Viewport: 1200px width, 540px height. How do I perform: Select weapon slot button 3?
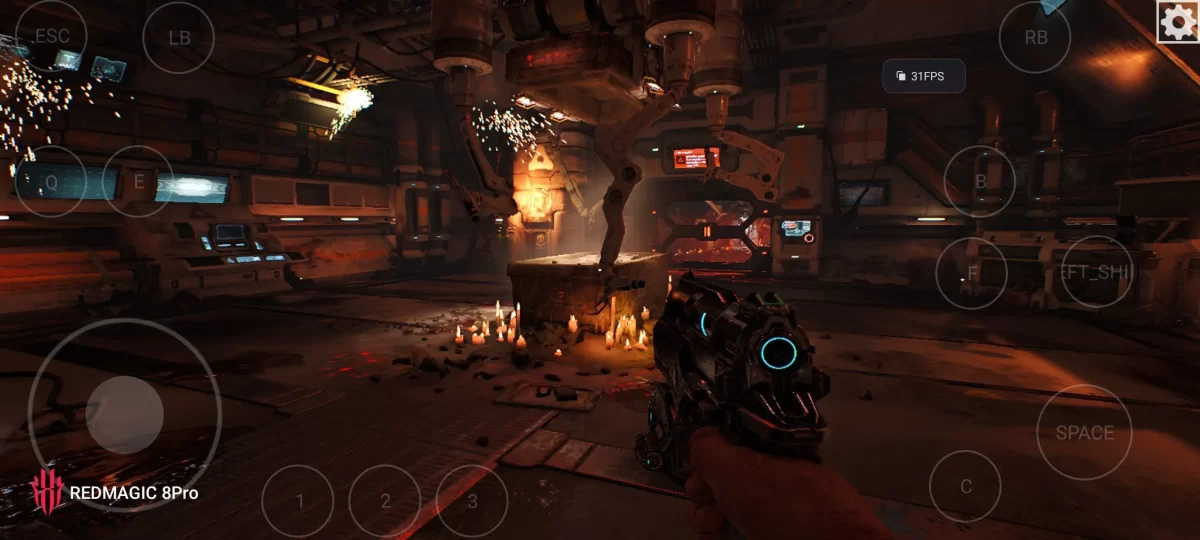coord(472,501)
